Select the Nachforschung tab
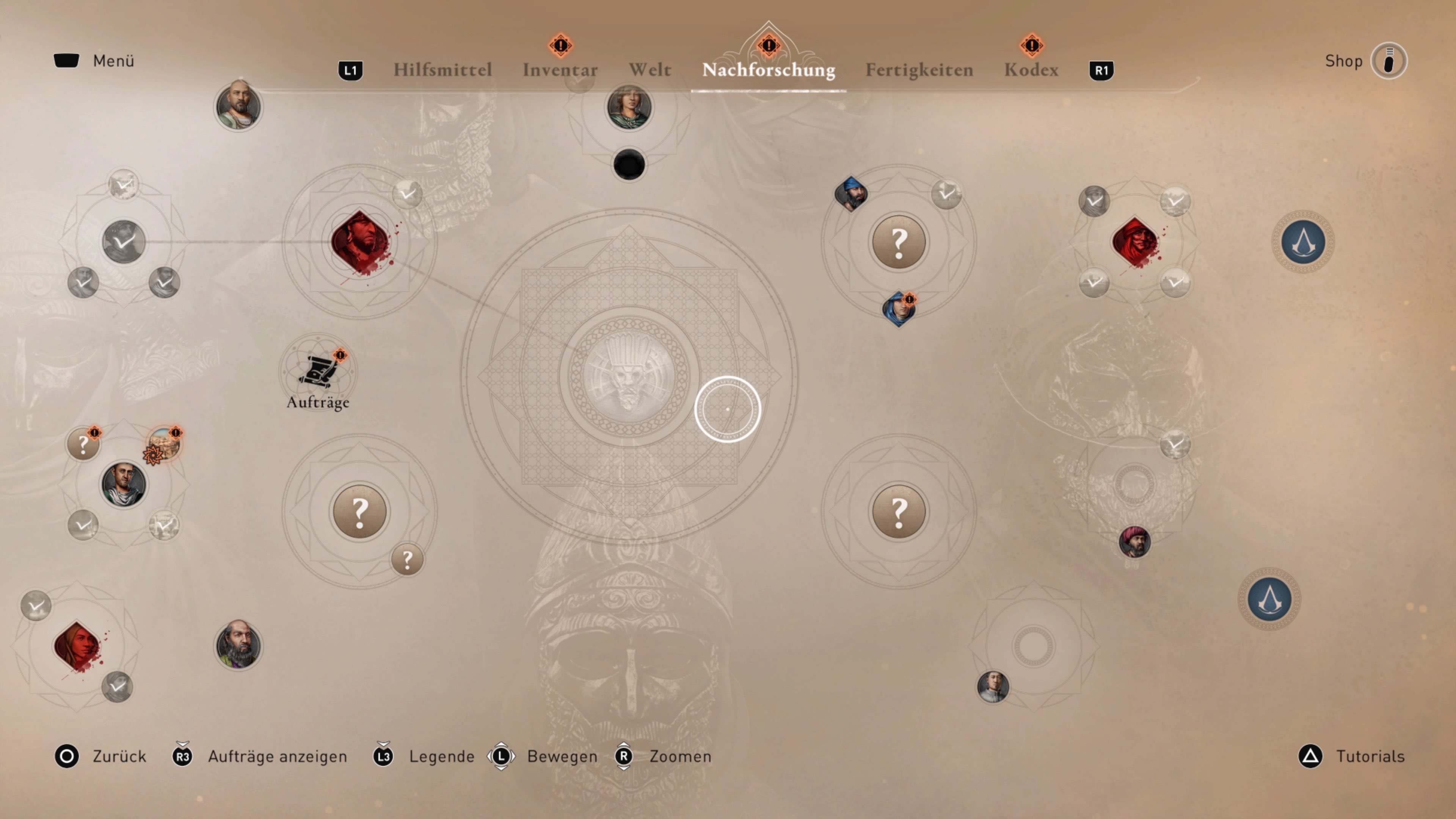This screenshot has height=819, width=1456. tap(768, 70)
